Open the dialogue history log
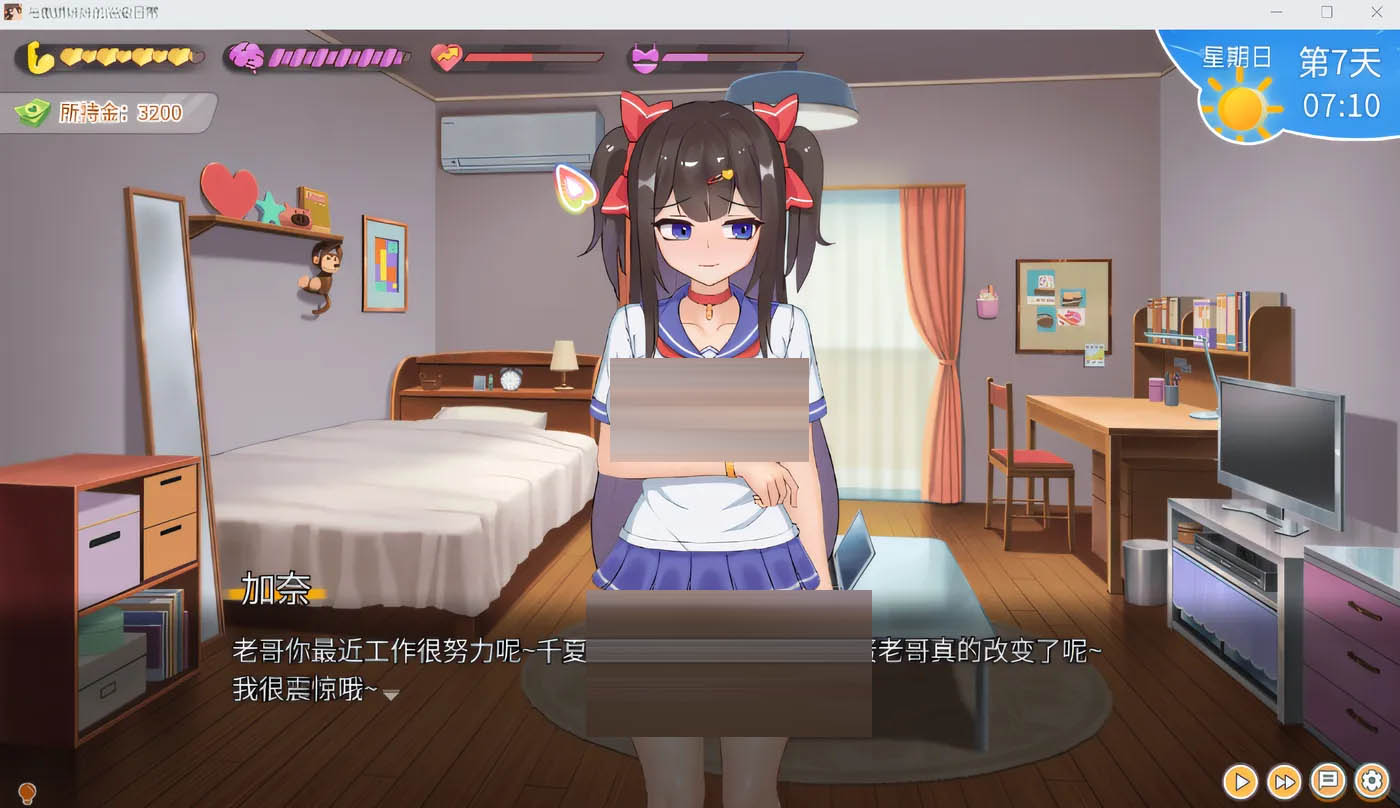Screen dimensions: 1400x808 (1327, 782)
